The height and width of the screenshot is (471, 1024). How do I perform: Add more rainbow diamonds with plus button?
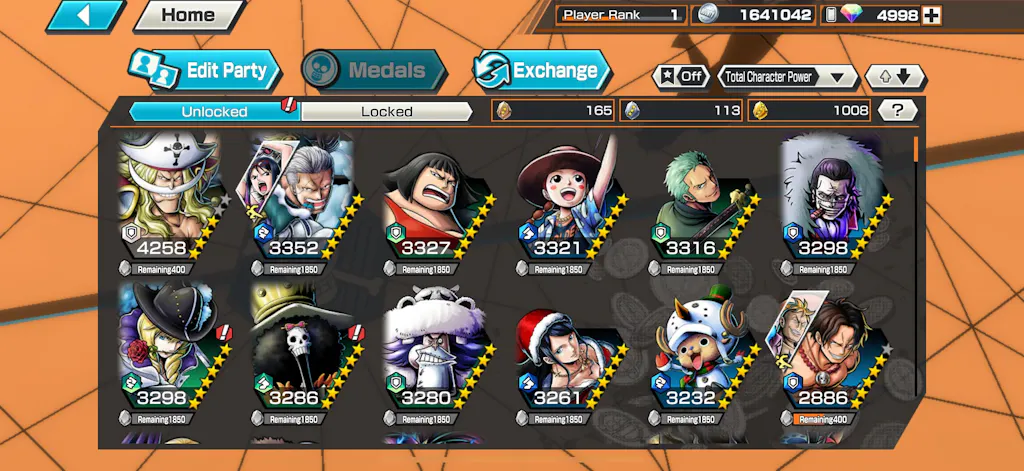932,15
